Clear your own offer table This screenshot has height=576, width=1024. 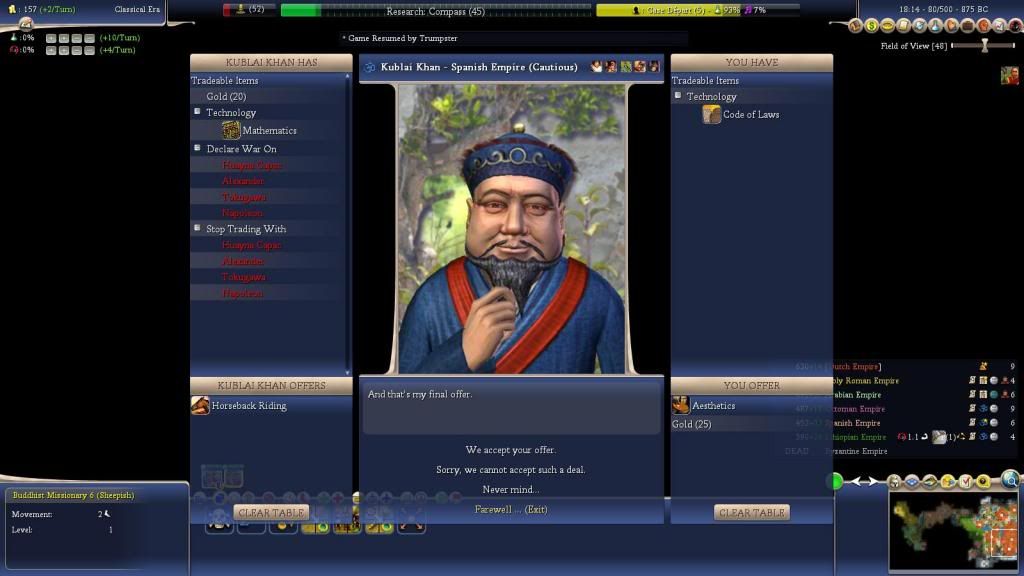coord(752,513)
